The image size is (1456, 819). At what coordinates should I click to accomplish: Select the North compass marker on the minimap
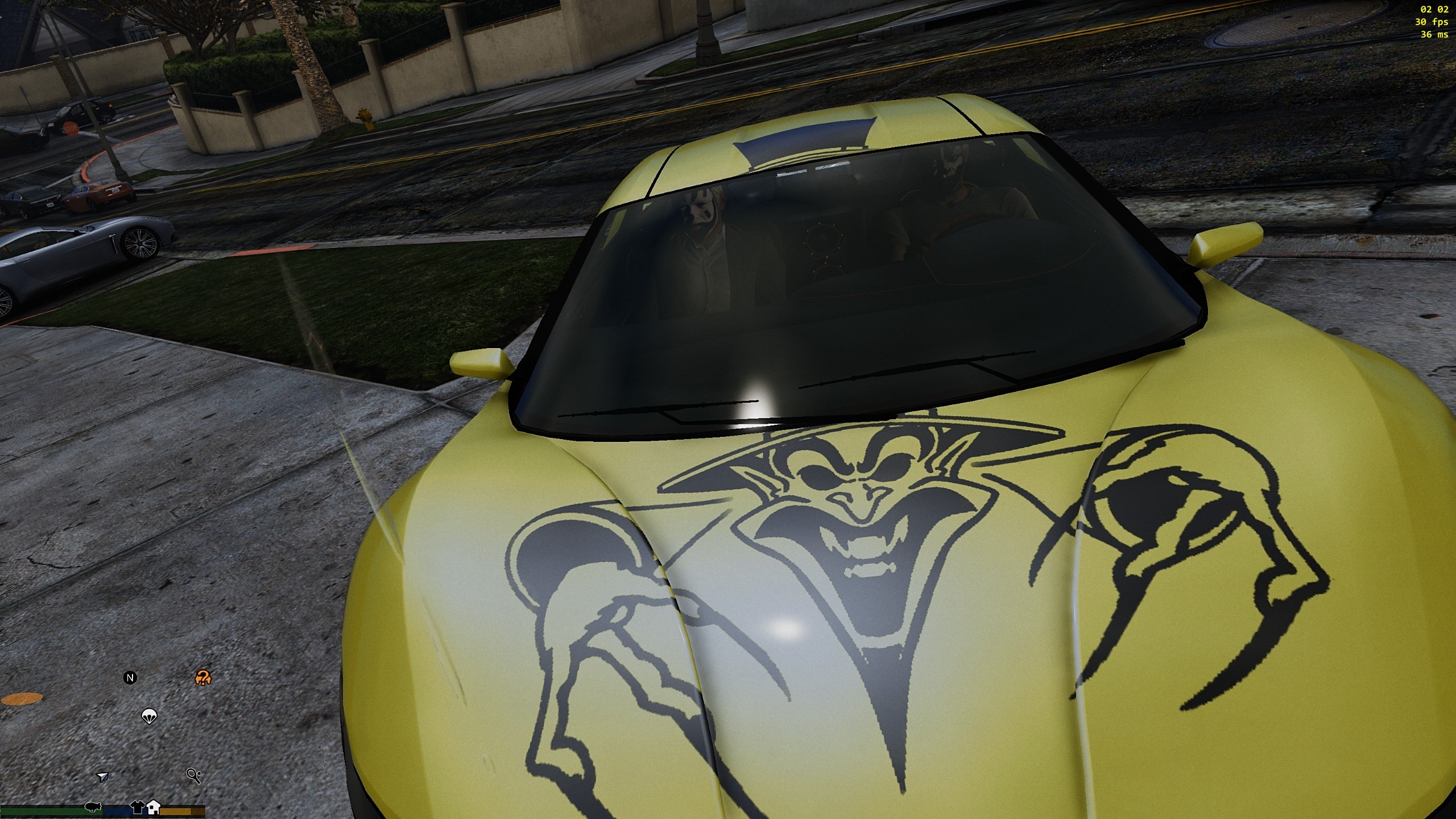coord(130,678)
